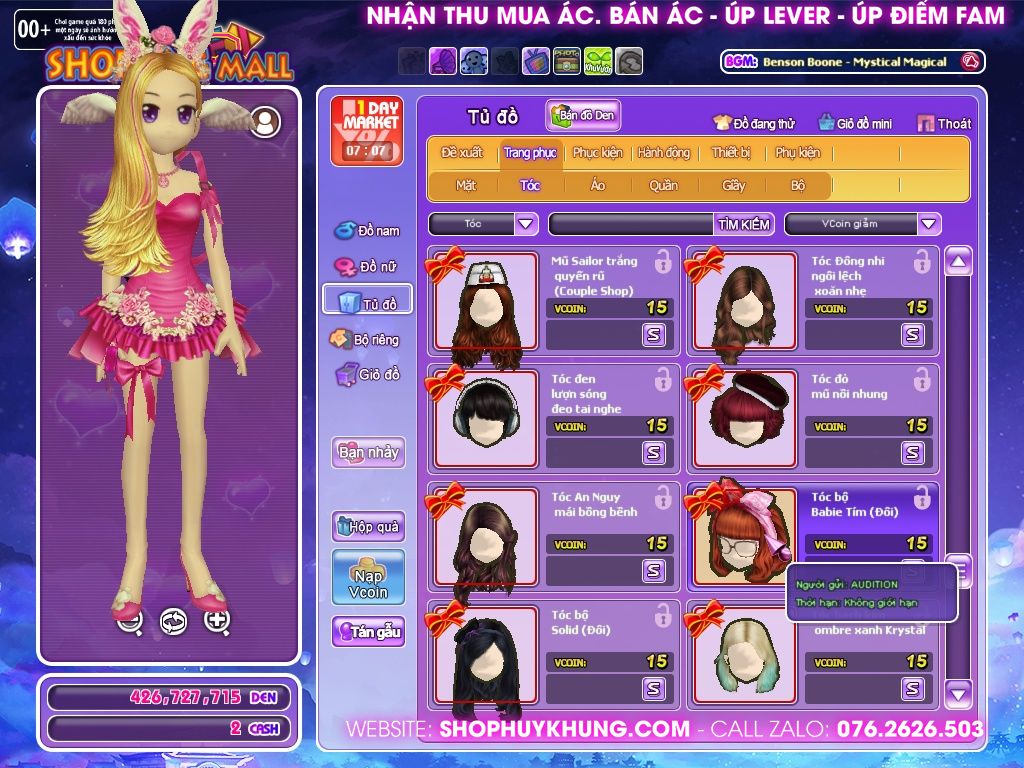Select the Giày subcategory
1024x768 pixels.
click(x=734, y=185)
